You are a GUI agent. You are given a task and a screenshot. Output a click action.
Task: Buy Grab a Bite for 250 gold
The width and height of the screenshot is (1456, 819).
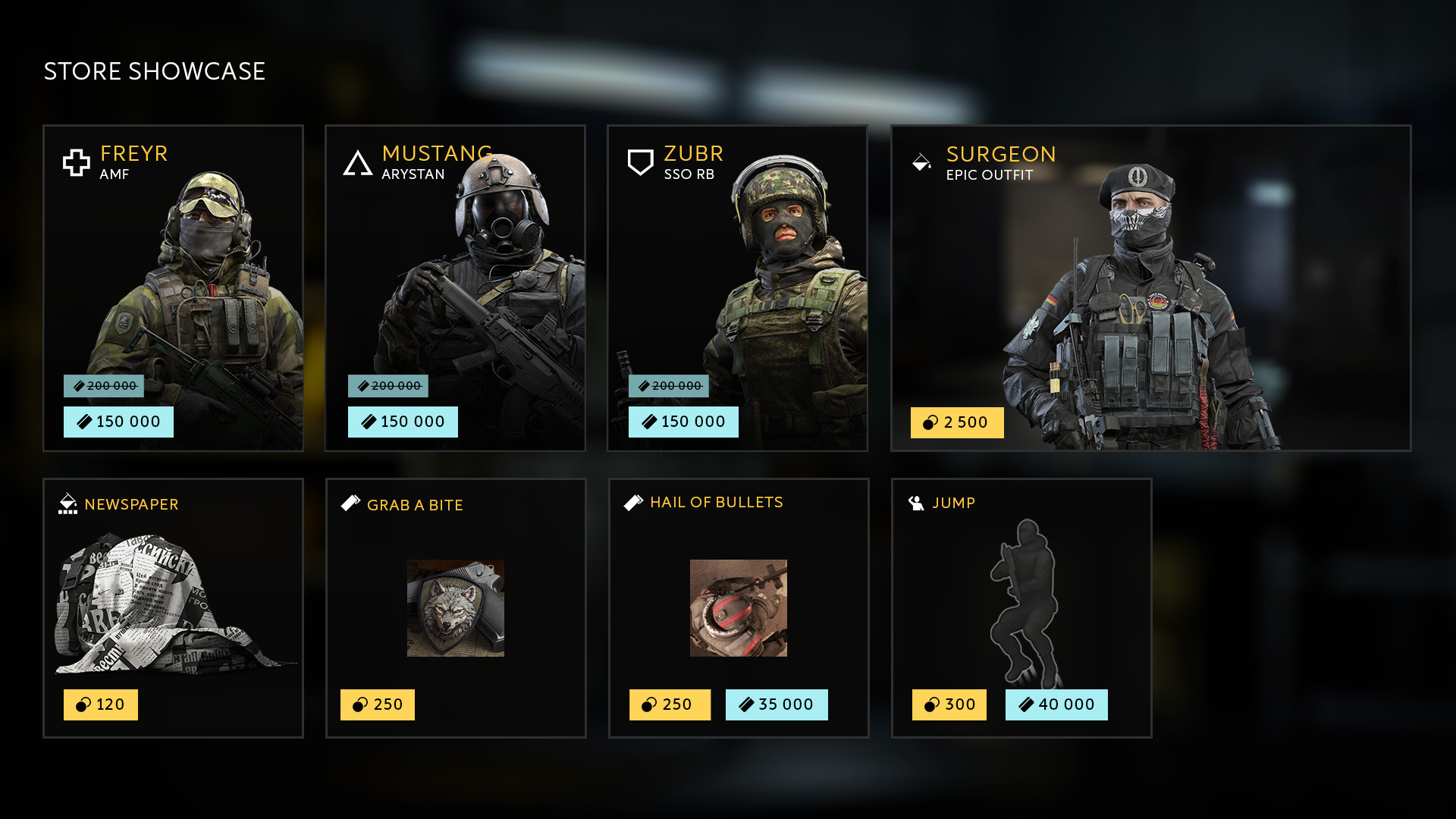(x=377, y=704)
